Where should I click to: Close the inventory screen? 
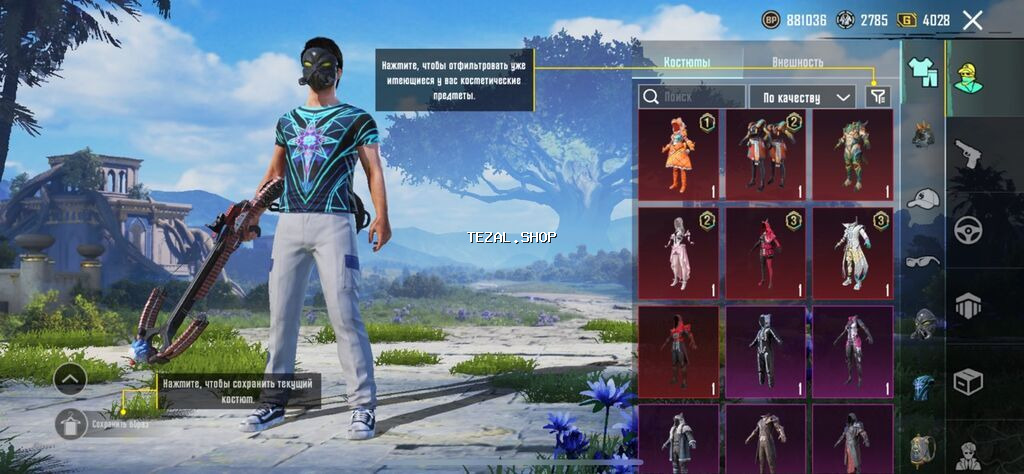point(972,20)
